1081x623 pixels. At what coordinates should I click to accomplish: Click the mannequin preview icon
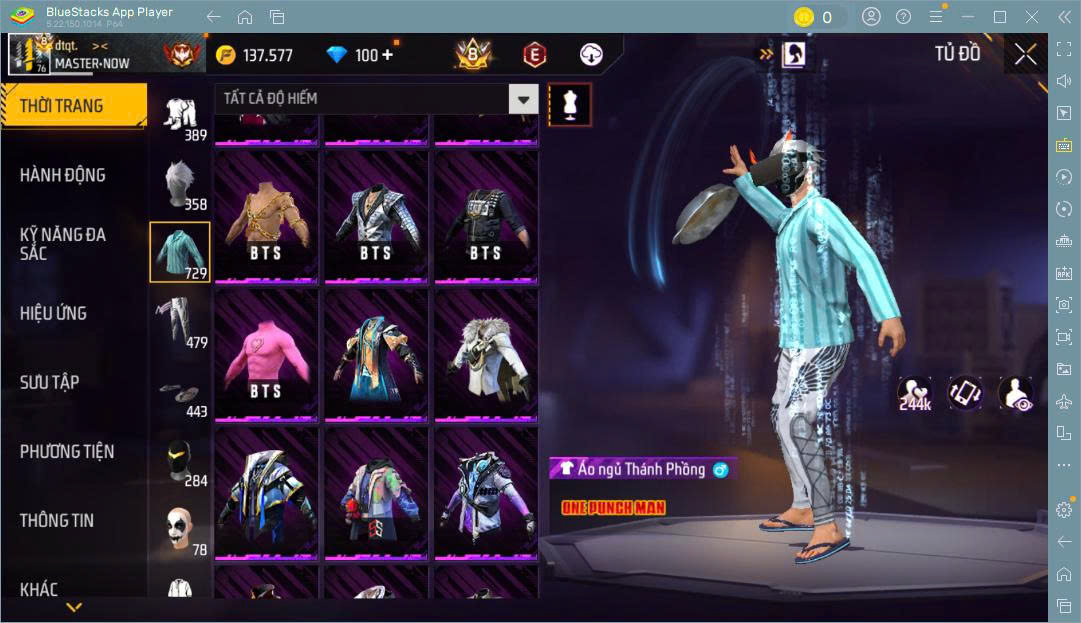click(570, 104)
